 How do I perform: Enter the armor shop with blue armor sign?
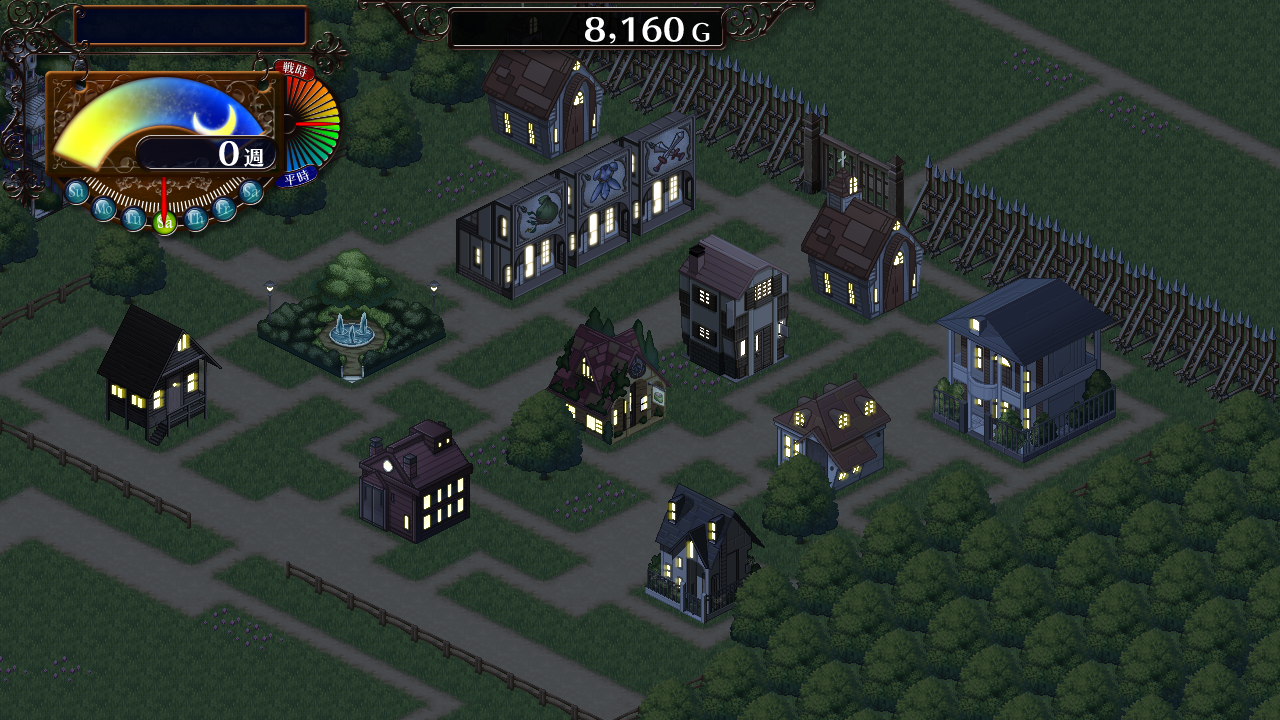[x=600, y=207]
